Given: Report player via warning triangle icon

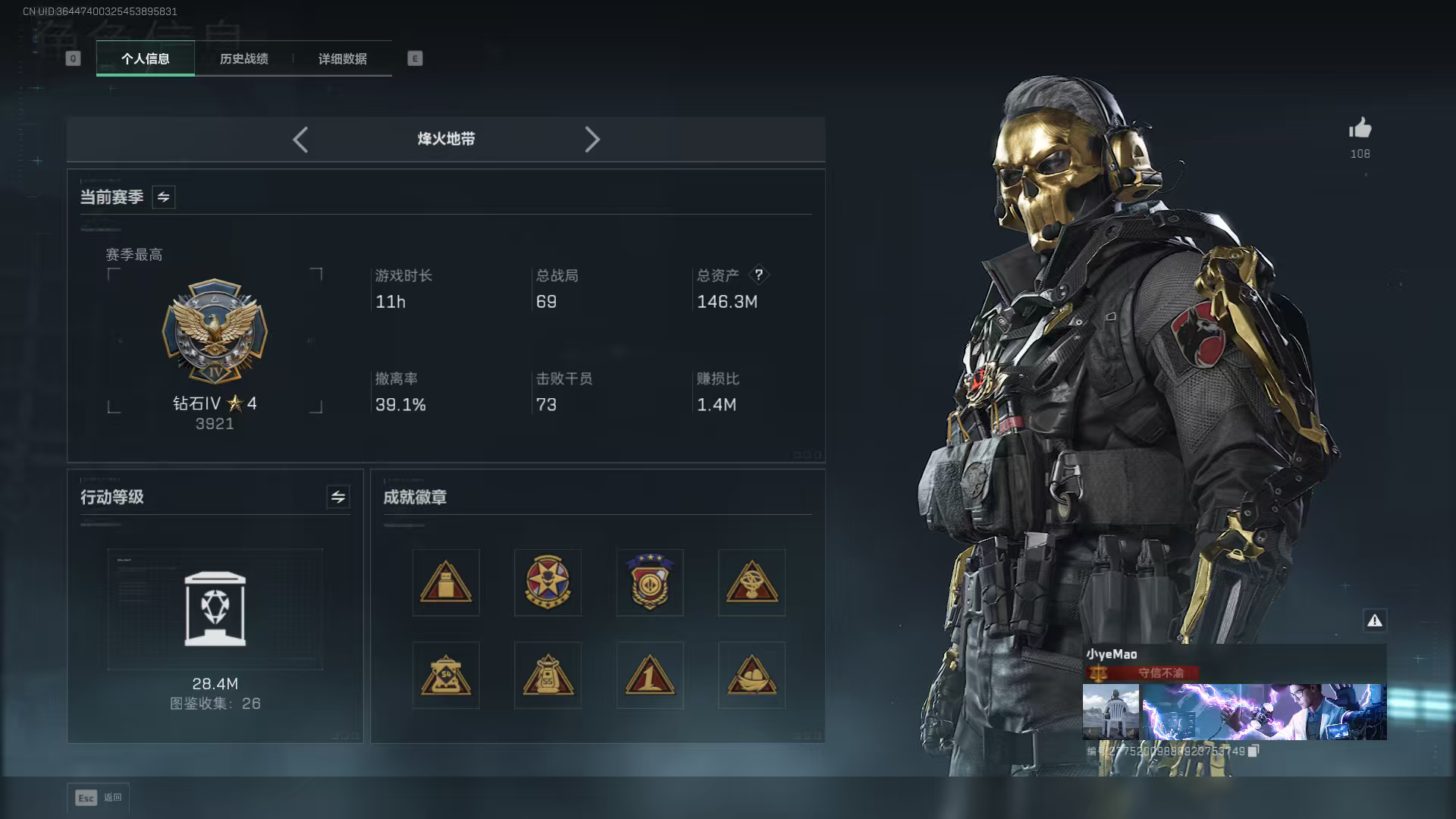Looking at the screenshot, I should click(x=1375, y=621).
